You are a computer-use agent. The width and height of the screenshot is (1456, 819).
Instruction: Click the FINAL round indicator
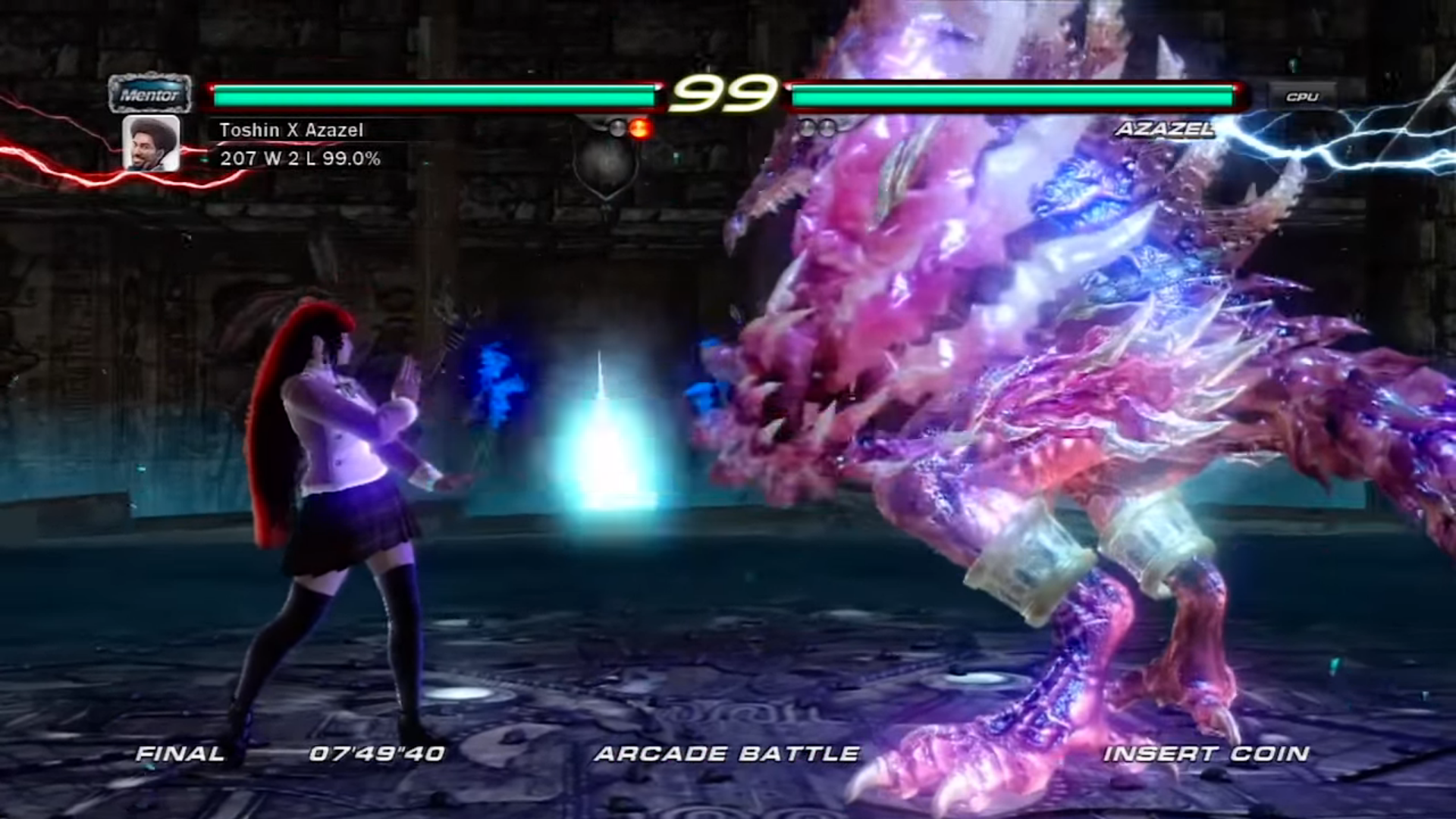coord(178,754)
